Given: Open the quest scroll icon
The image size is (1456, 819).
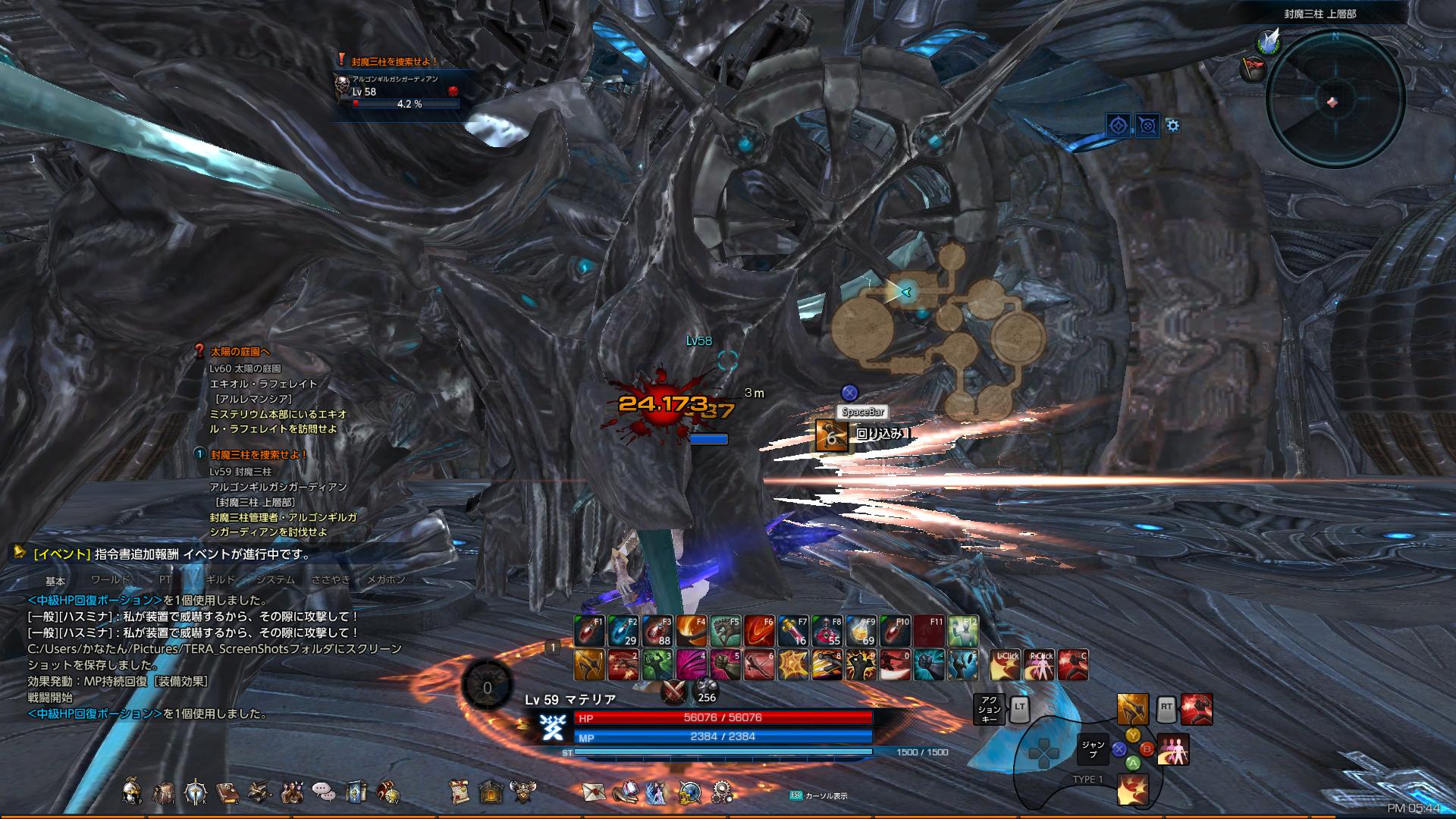Looking at the screenshot, I should [458, 792].
